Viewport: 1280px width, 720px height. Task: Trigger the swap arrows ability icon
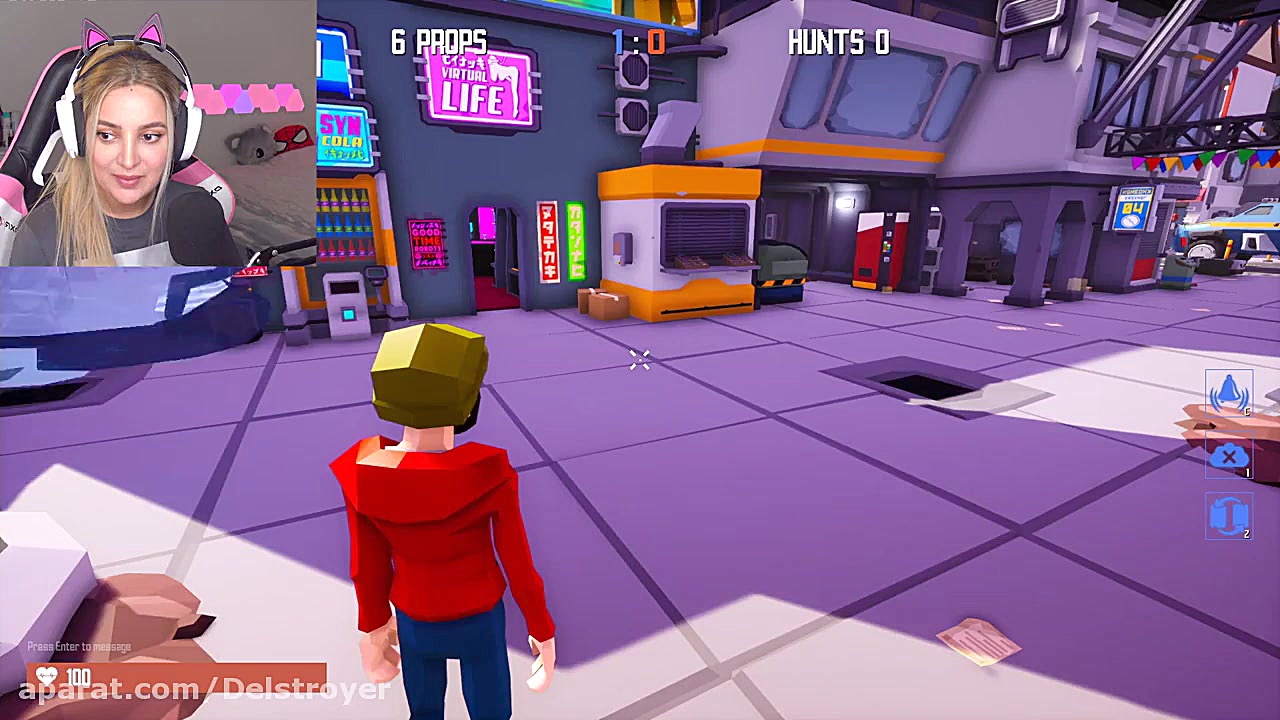point(1229,516)
